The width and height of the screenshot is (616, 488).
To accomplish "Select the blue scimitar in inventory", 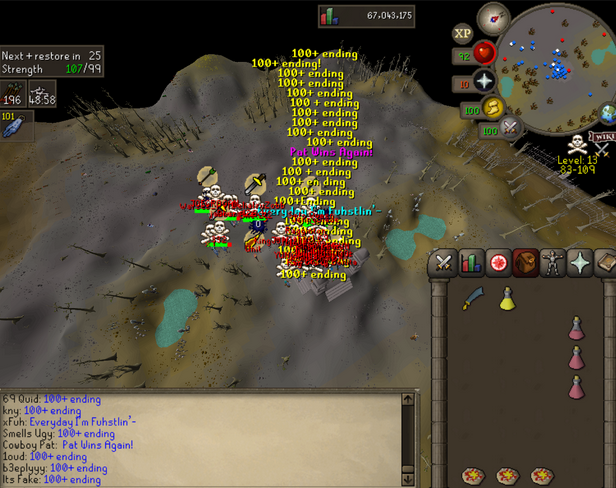I will pos(473,299).
